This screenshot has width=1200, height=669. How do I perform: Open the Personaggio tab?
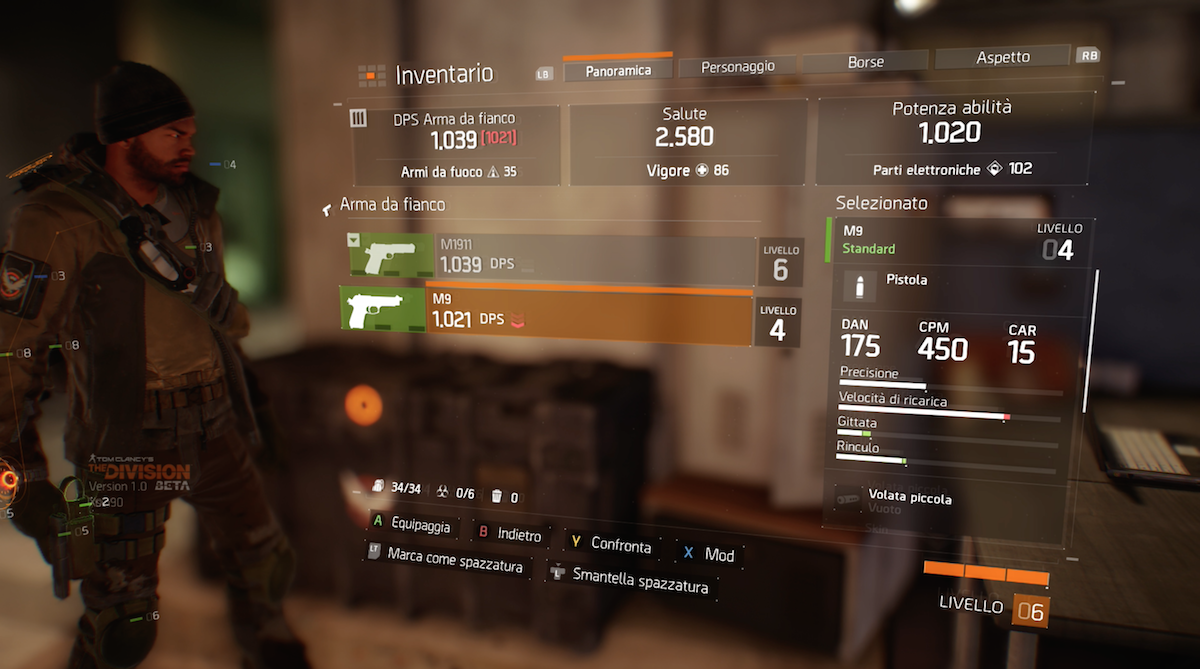pyautogui.click(x=738, y=66)
